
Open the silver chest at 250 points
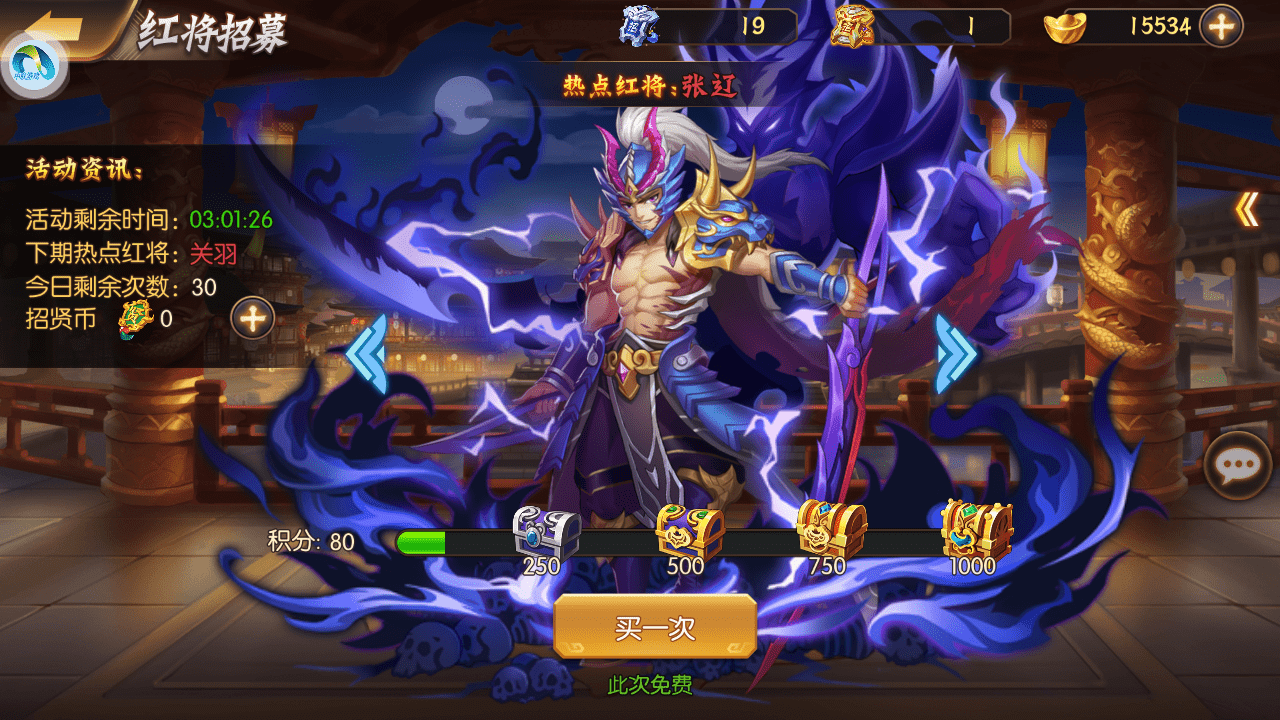(545, 534)
